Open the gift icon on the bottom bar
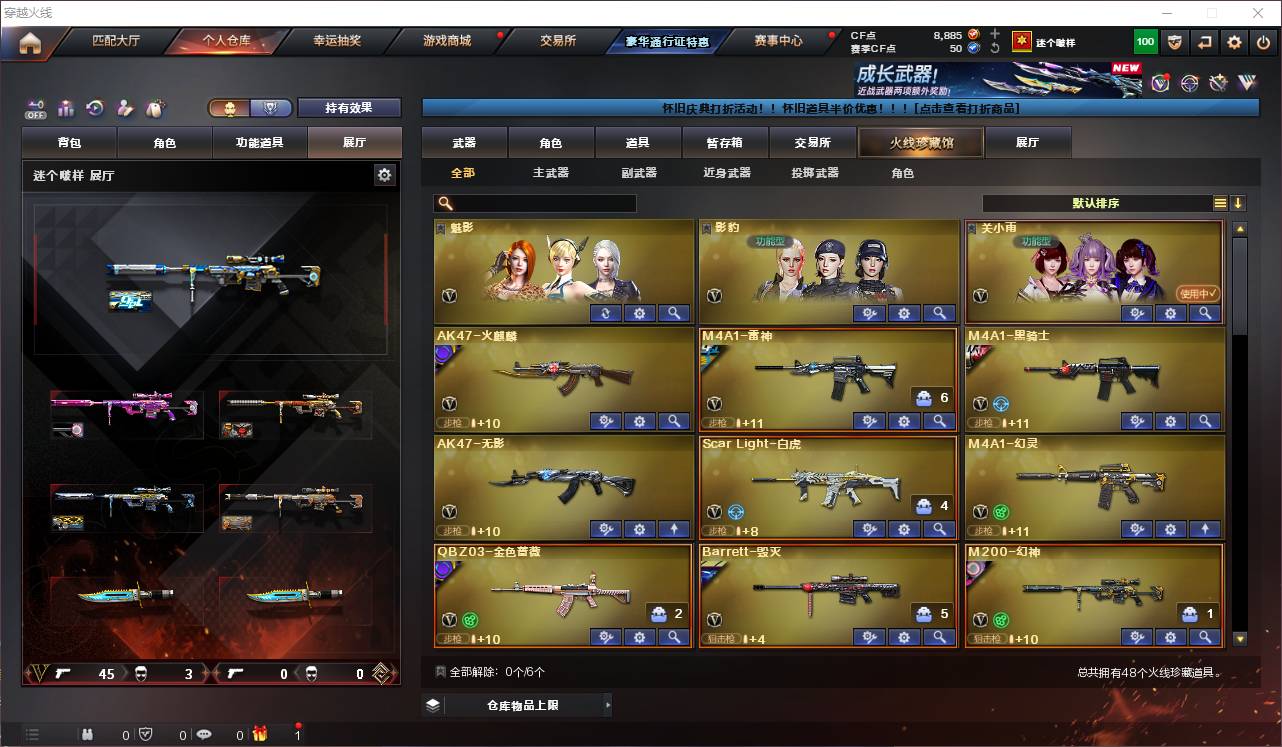Viewport: 1282px width, 747px height. click(x=258, y=733)
